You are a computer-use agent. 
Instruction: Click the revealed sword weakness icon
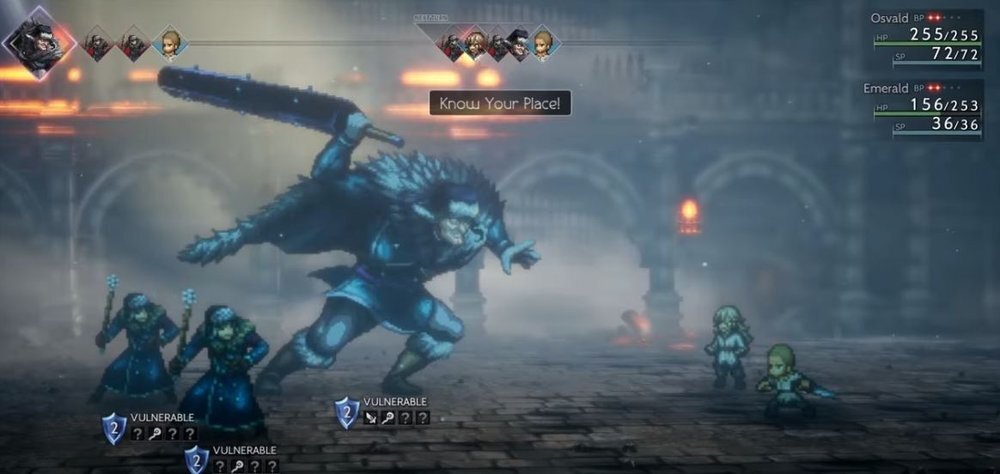(x=372, y=418)
